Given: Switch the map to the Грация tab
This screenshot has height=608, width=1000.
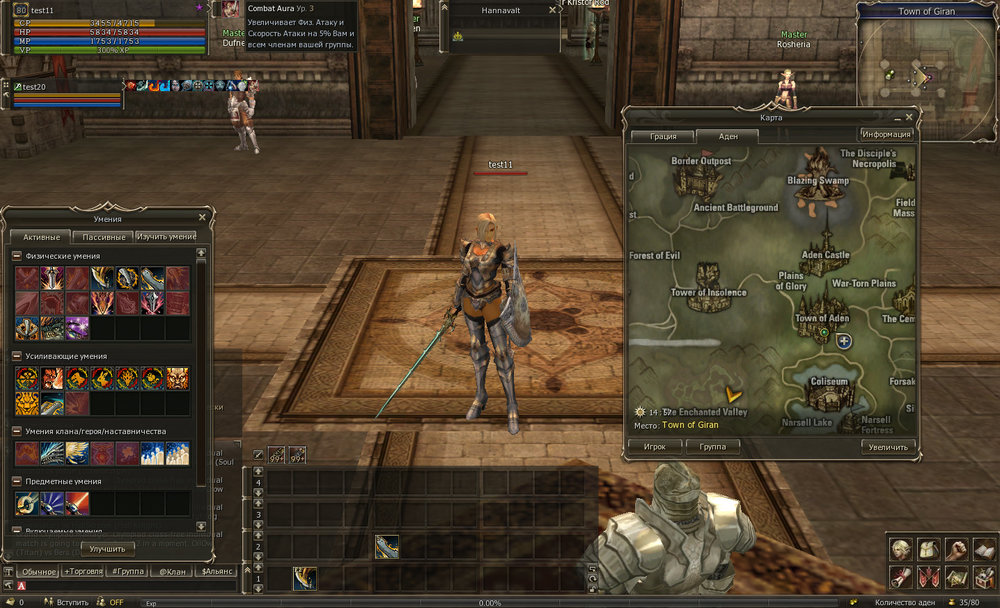Looking at the screenshot, I should [x=663, y=136].
